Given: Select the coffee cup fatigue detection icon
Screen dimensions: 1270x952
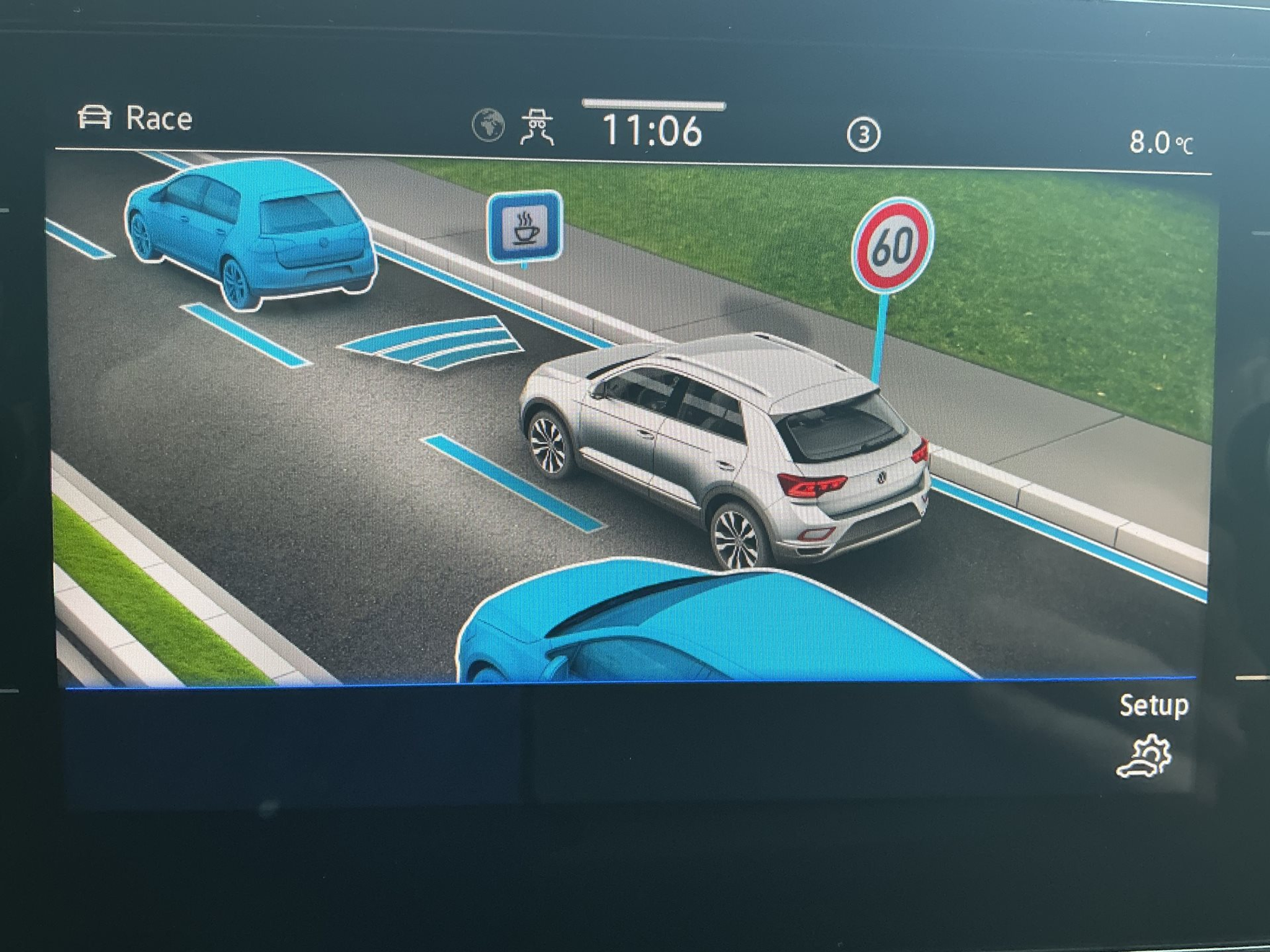Looking at the screenshot, I should 525,226.
